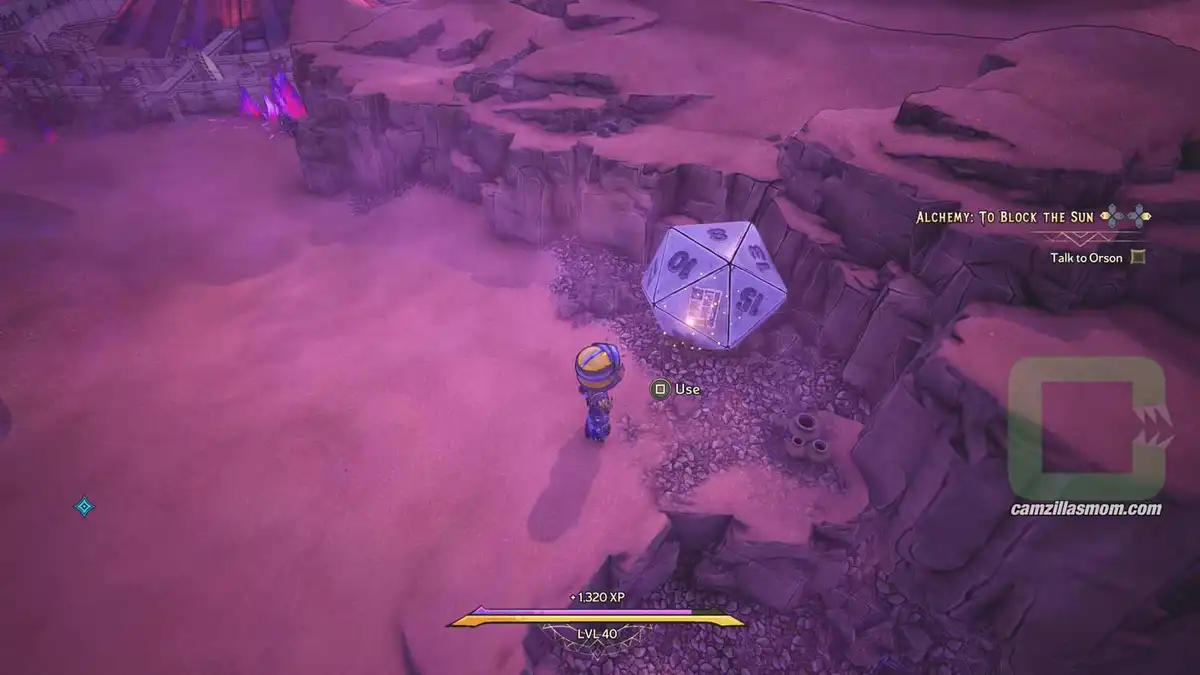
Task: Select the Alchemy: To Block the Sun quest tracker
Action: pos(1006,216)
